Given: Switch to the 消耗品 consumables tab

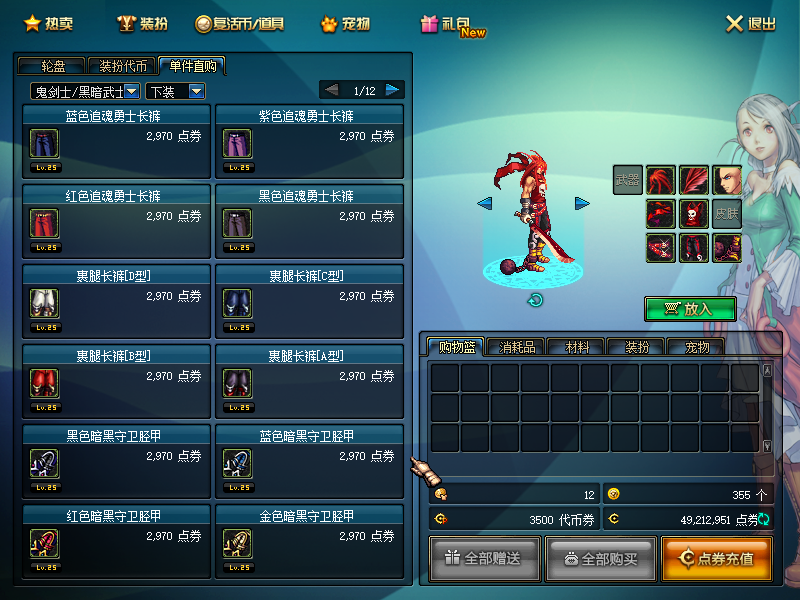Looking at the screenshot, I should pyautogui.click(x=518, y=347).
